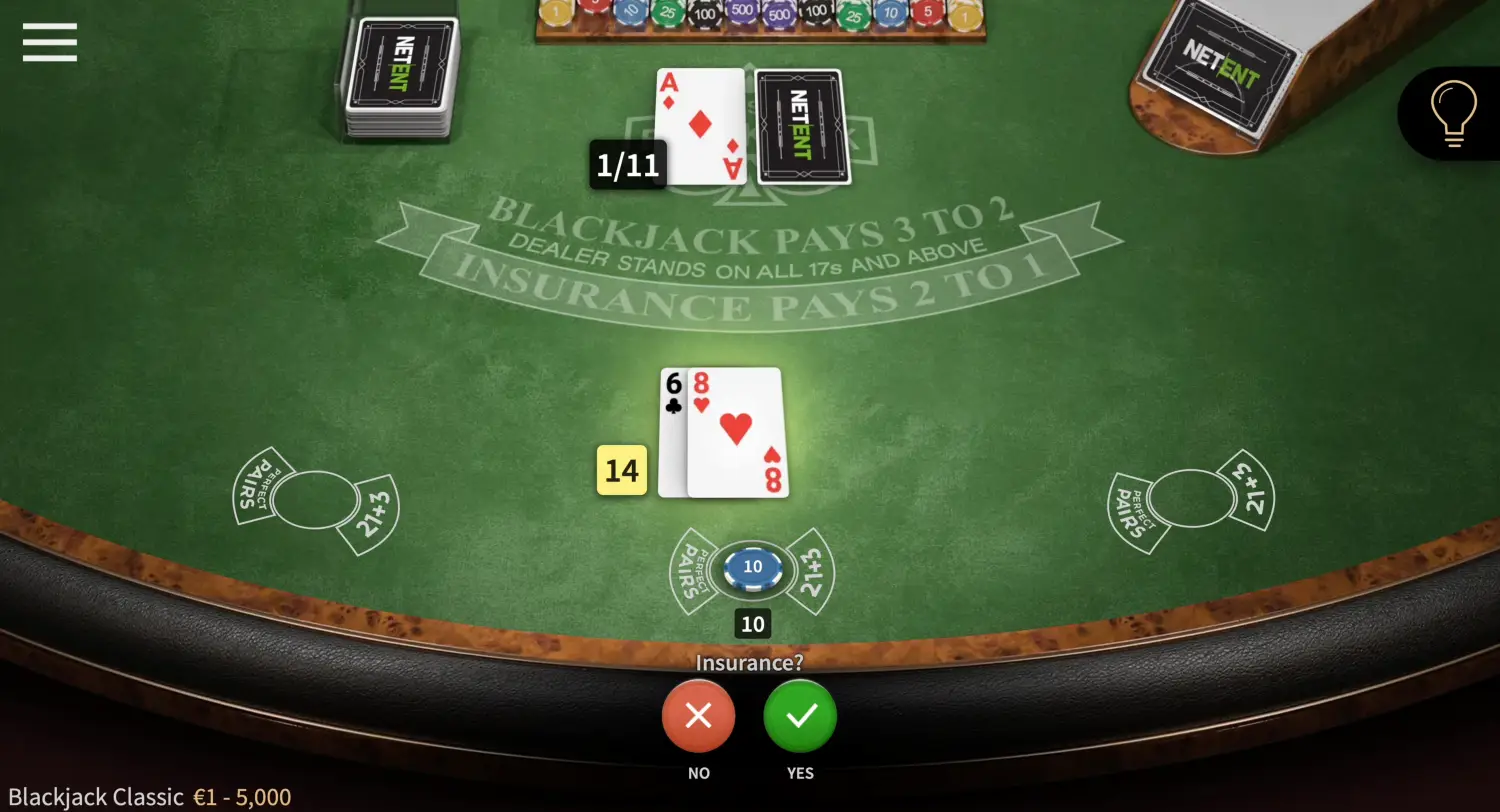
Task: Open the hamburger menu
Action: (49, 42)
